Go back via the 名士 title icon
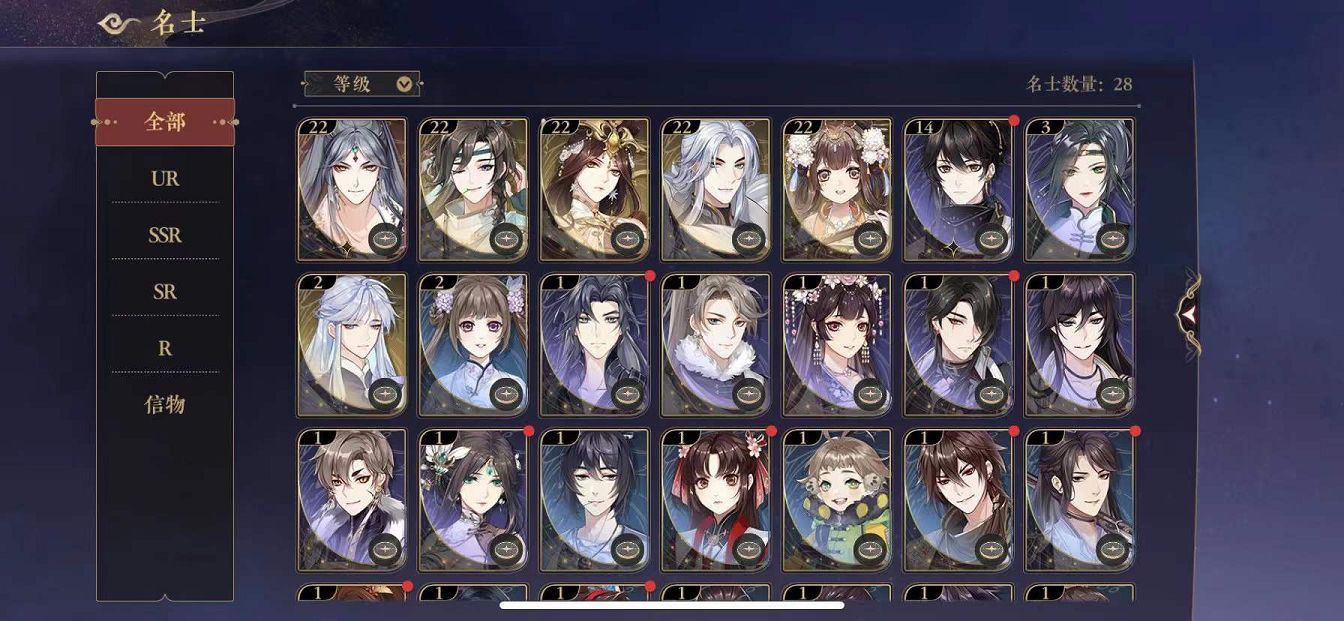Image resolution: width=1344 pixels, height=621 pixels. coord(119,24)
